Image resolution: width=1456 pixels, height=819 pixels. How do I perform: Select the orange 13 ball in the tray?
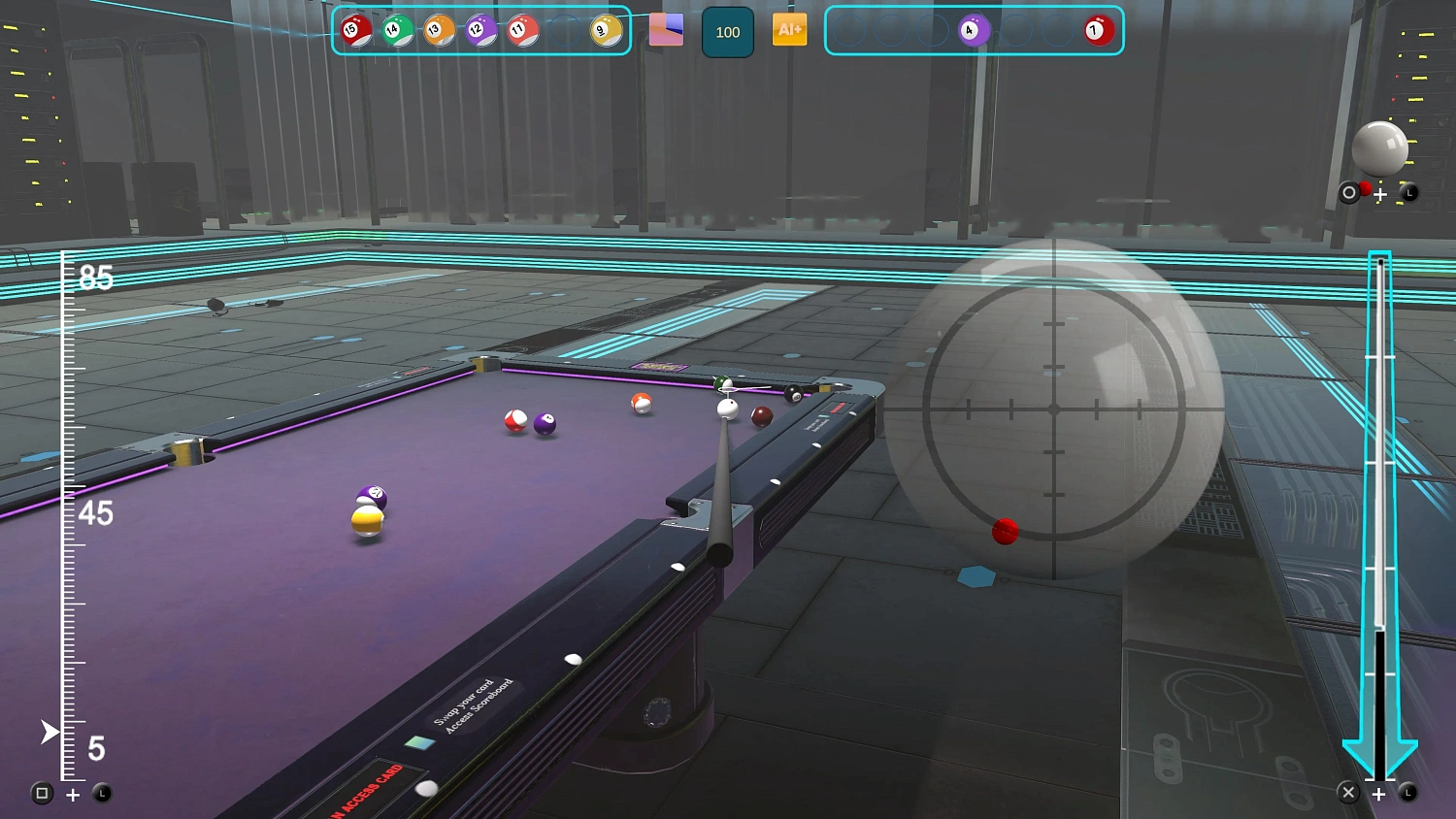[x=438, y=30]
